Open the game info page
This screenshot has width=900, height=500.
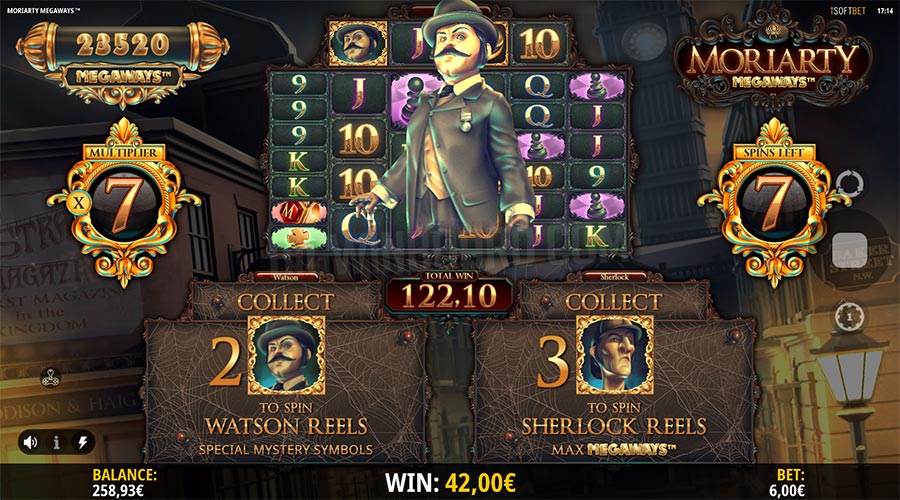point(57,441)
